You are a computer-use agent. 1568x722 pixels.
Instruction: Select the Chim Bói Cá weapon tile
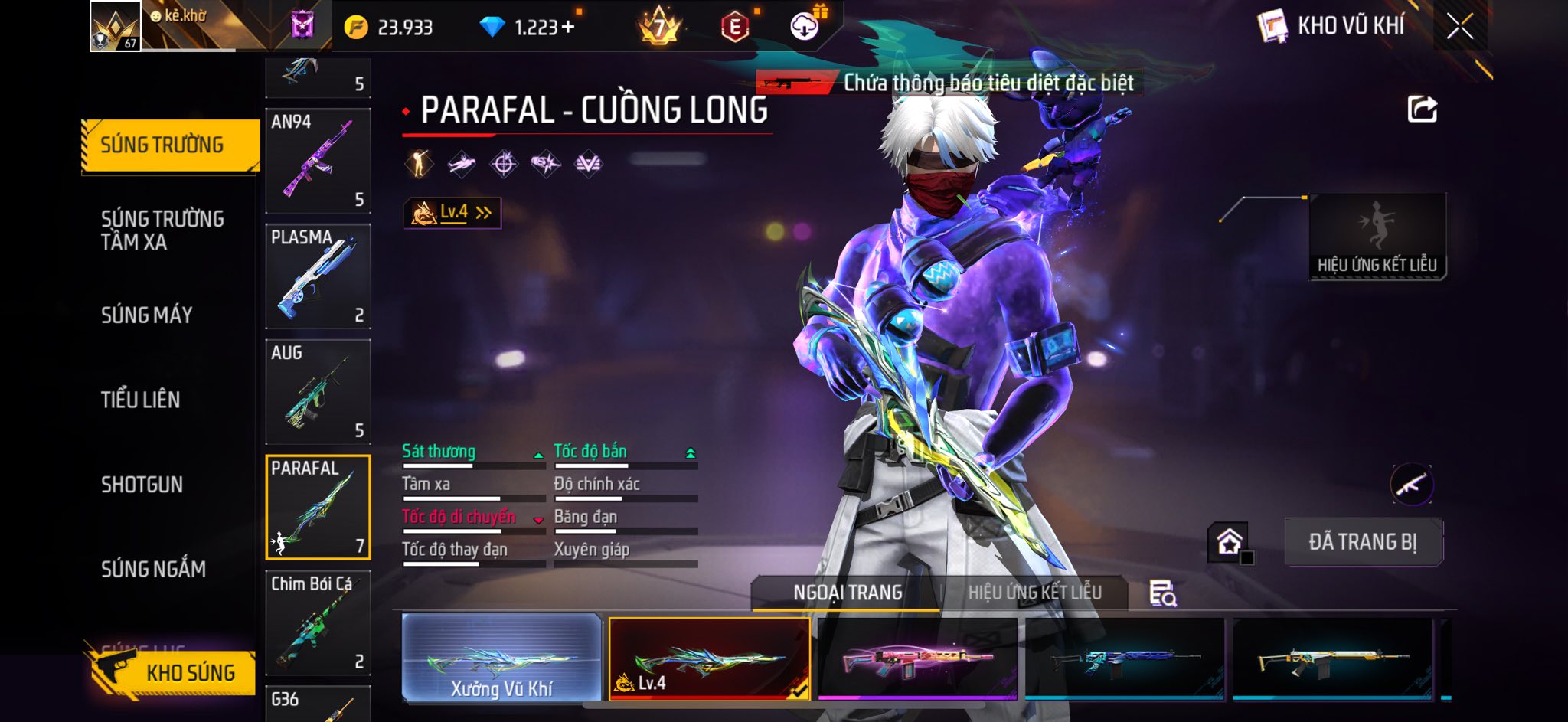tap(318, 622)
